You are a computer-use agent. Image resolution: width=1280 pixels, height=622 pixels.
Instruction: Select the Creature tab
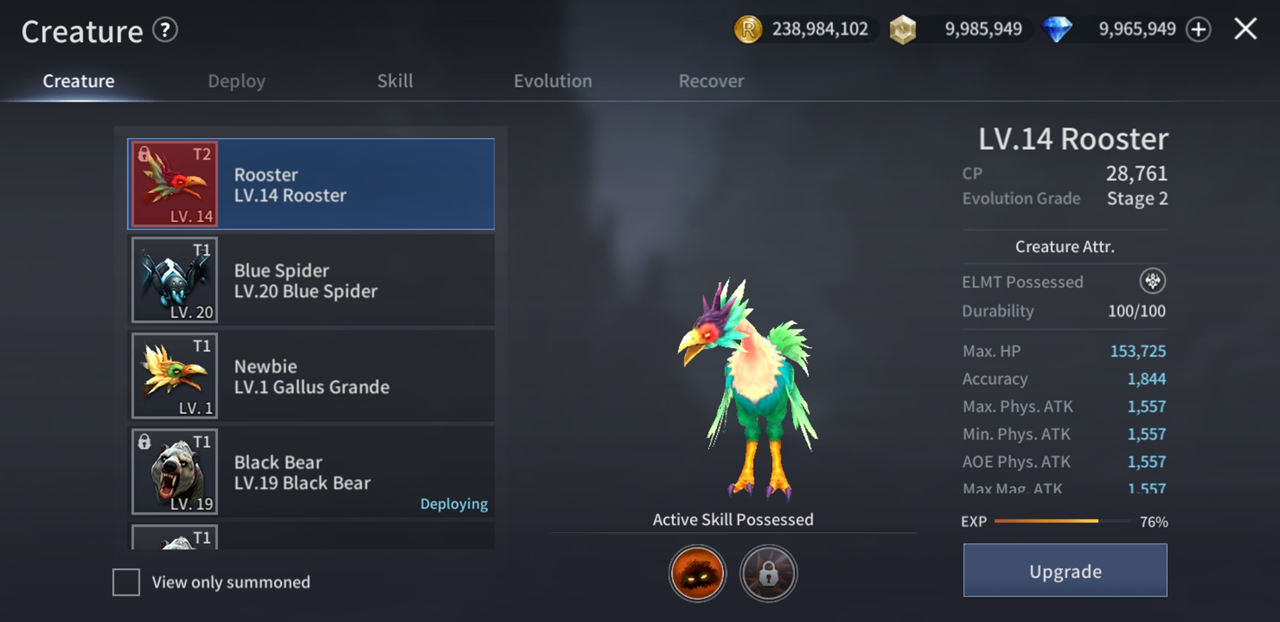78,81
